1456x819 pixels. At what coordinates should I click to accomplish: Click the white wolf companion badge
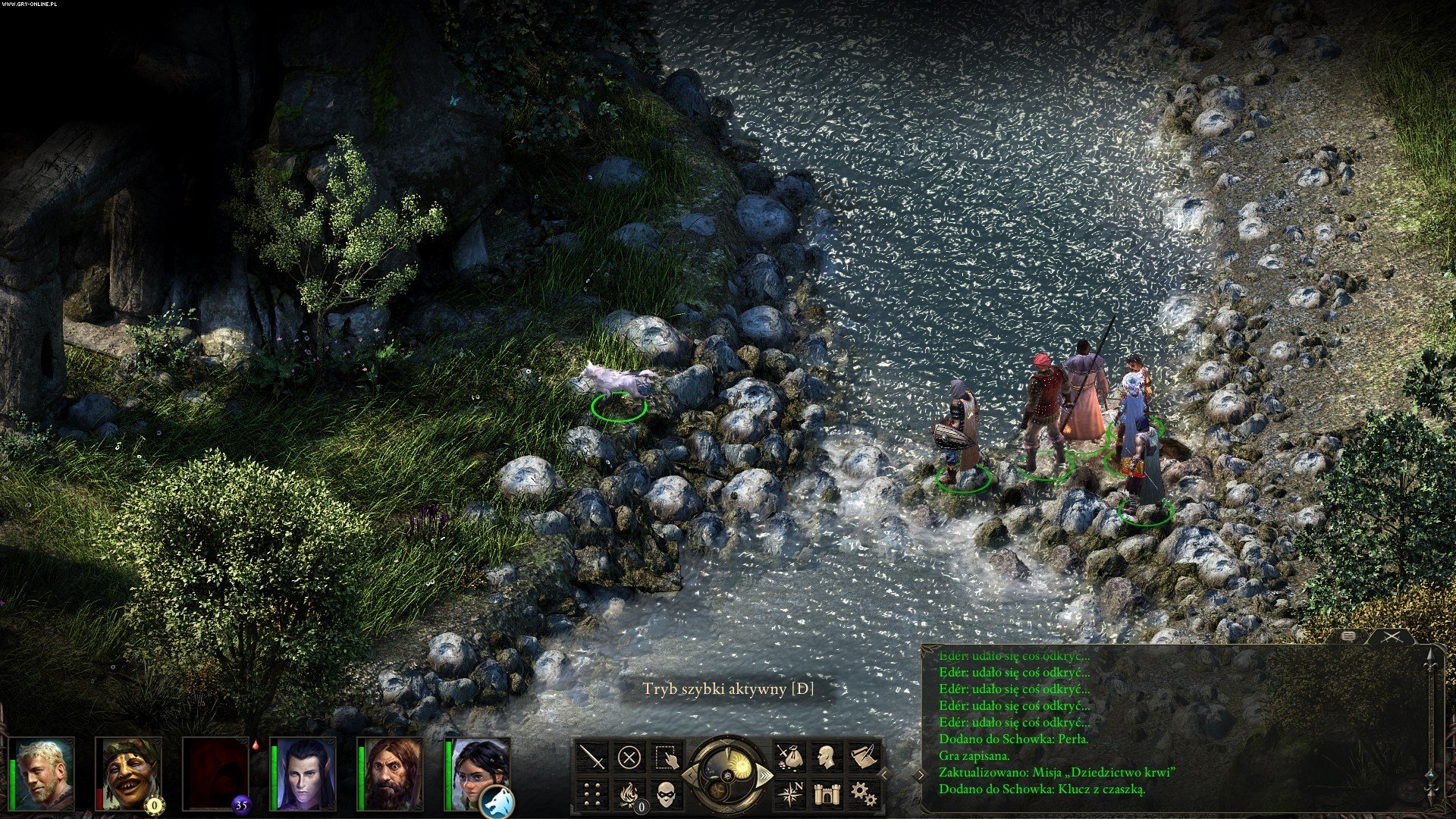[x=497, y=801]
